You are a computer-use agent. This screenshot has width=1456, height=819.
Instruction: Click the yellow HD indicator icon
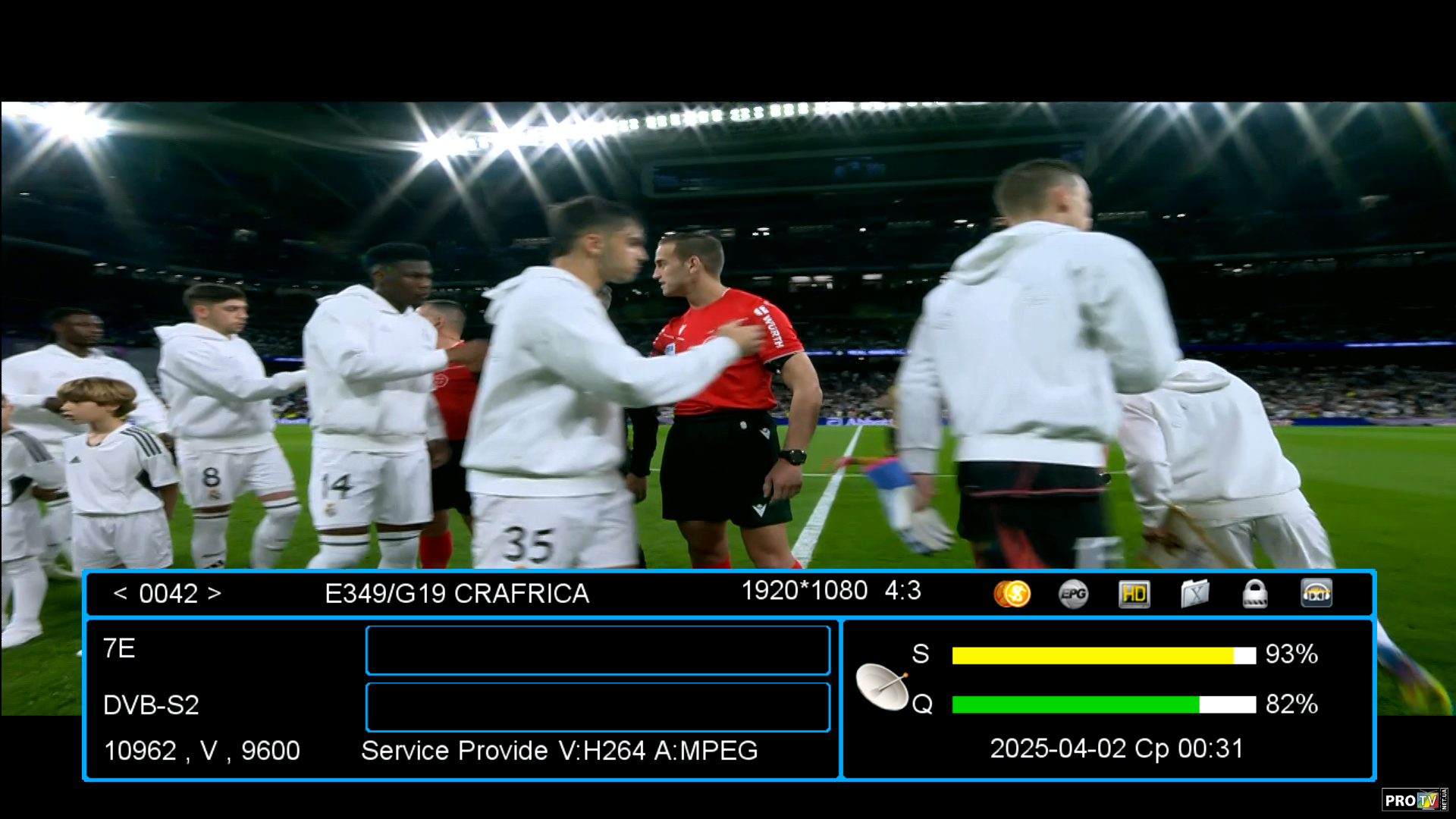coord(1134,594)
